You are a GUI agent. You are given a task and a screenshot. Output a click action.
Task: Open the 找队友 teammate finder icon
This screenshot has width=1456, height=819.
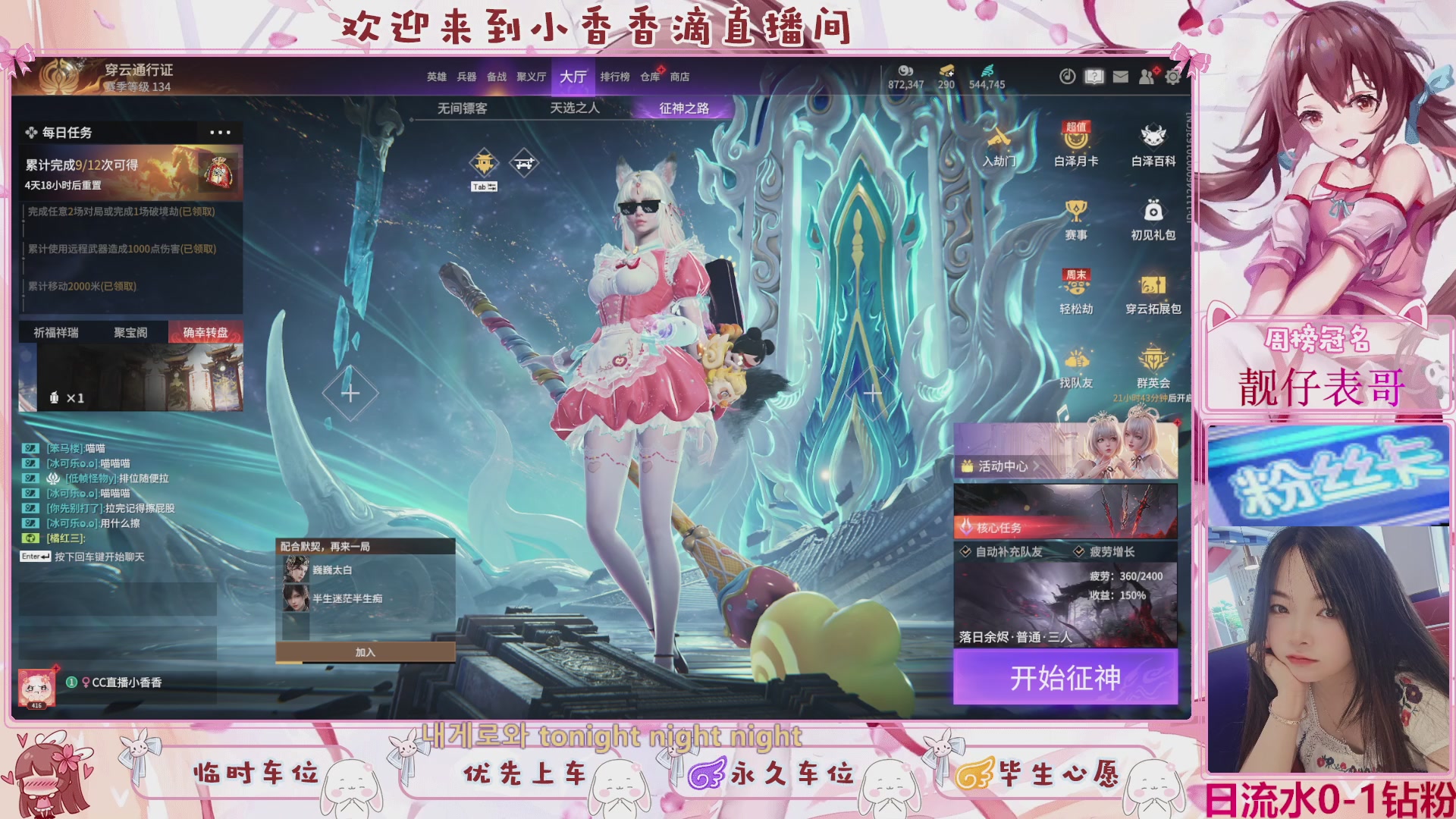[1075, 364]
